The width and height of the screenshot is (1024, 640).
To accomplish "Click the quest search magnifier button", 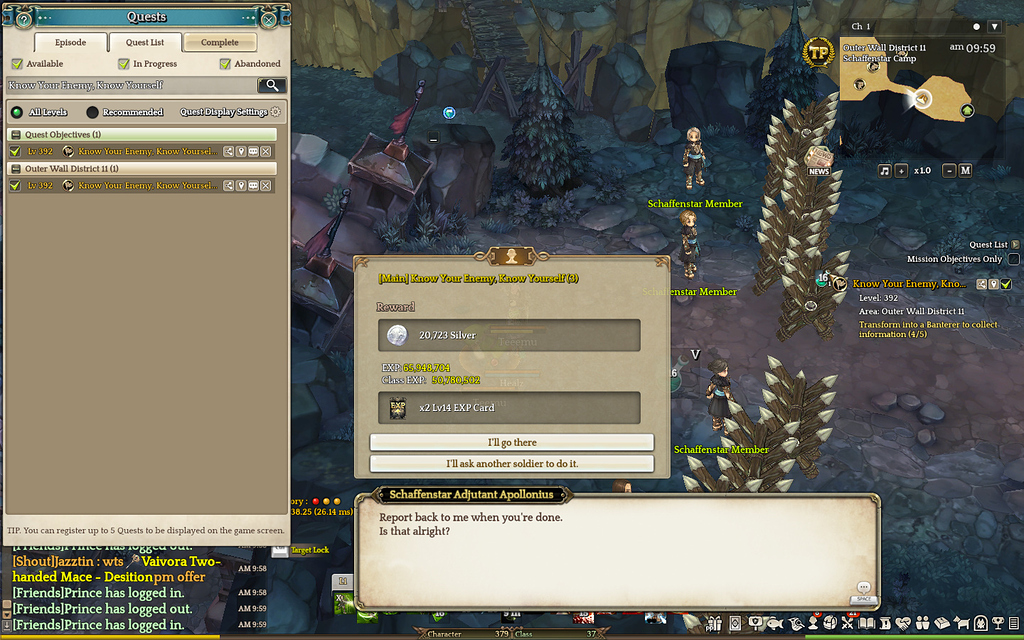I will (x=271, y=86).
